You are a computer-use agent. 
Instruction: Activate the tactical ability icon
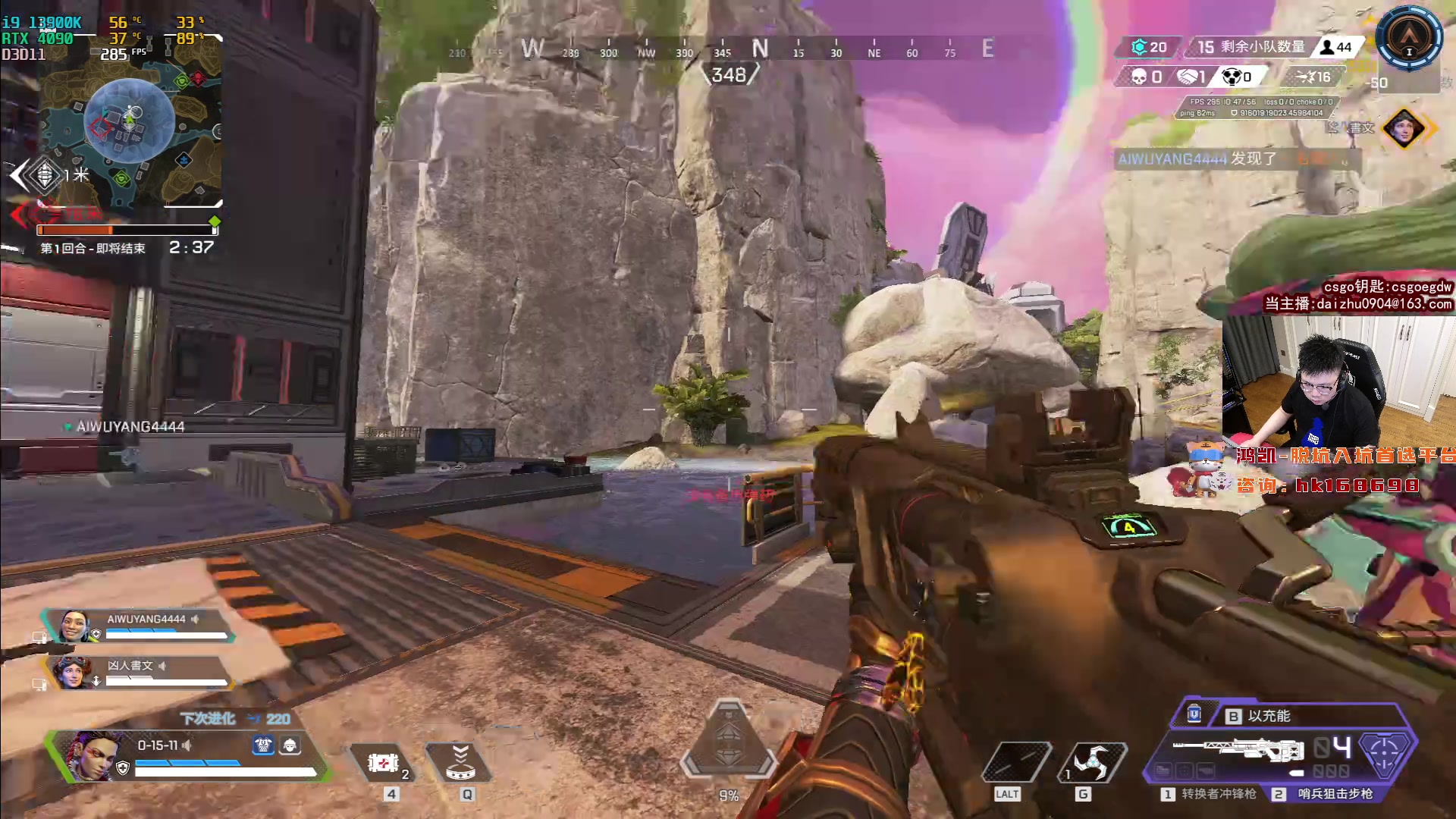tap(460, 763)
